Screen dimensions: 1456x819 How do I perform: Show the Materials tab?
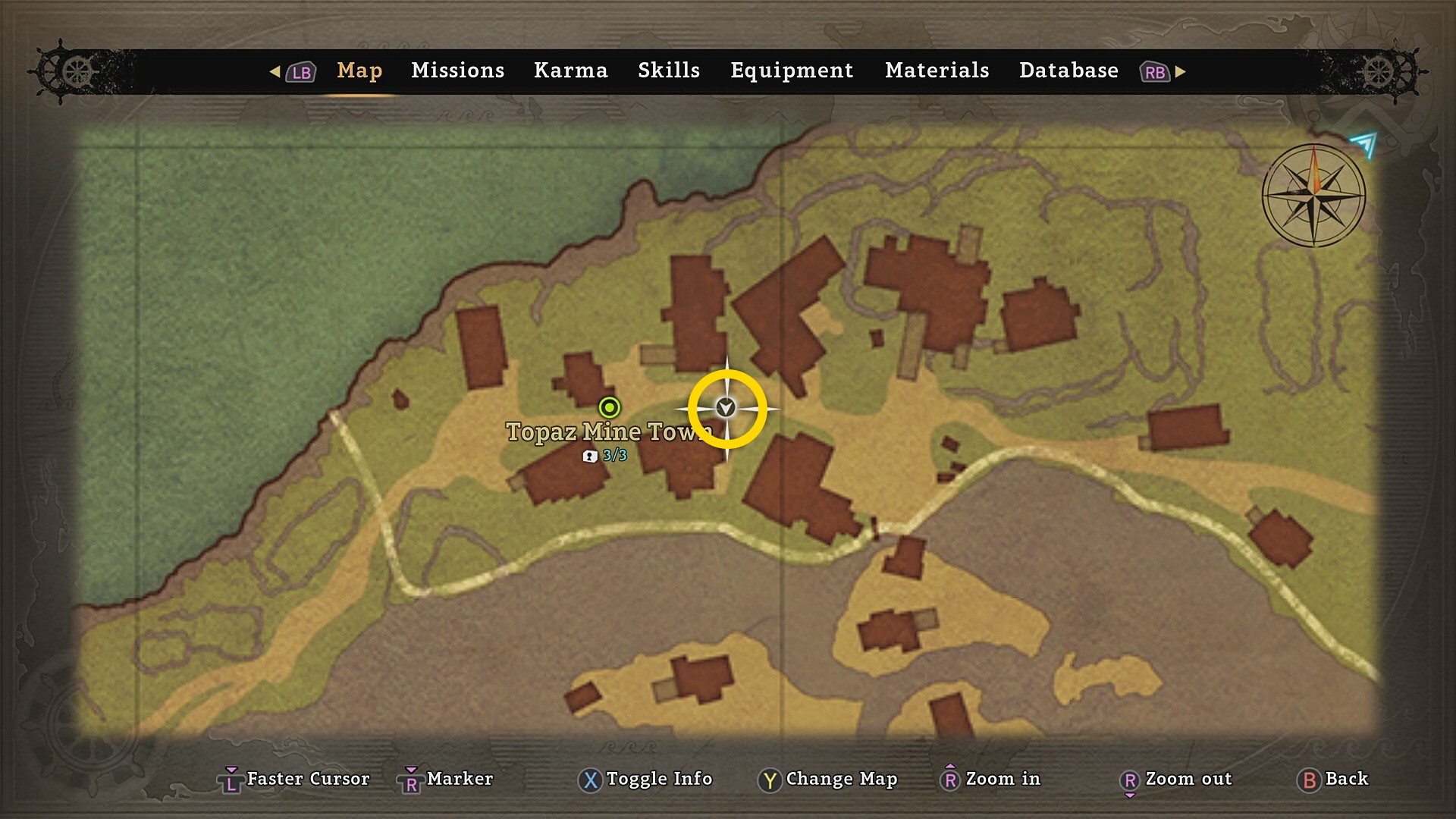click(937, 71)
